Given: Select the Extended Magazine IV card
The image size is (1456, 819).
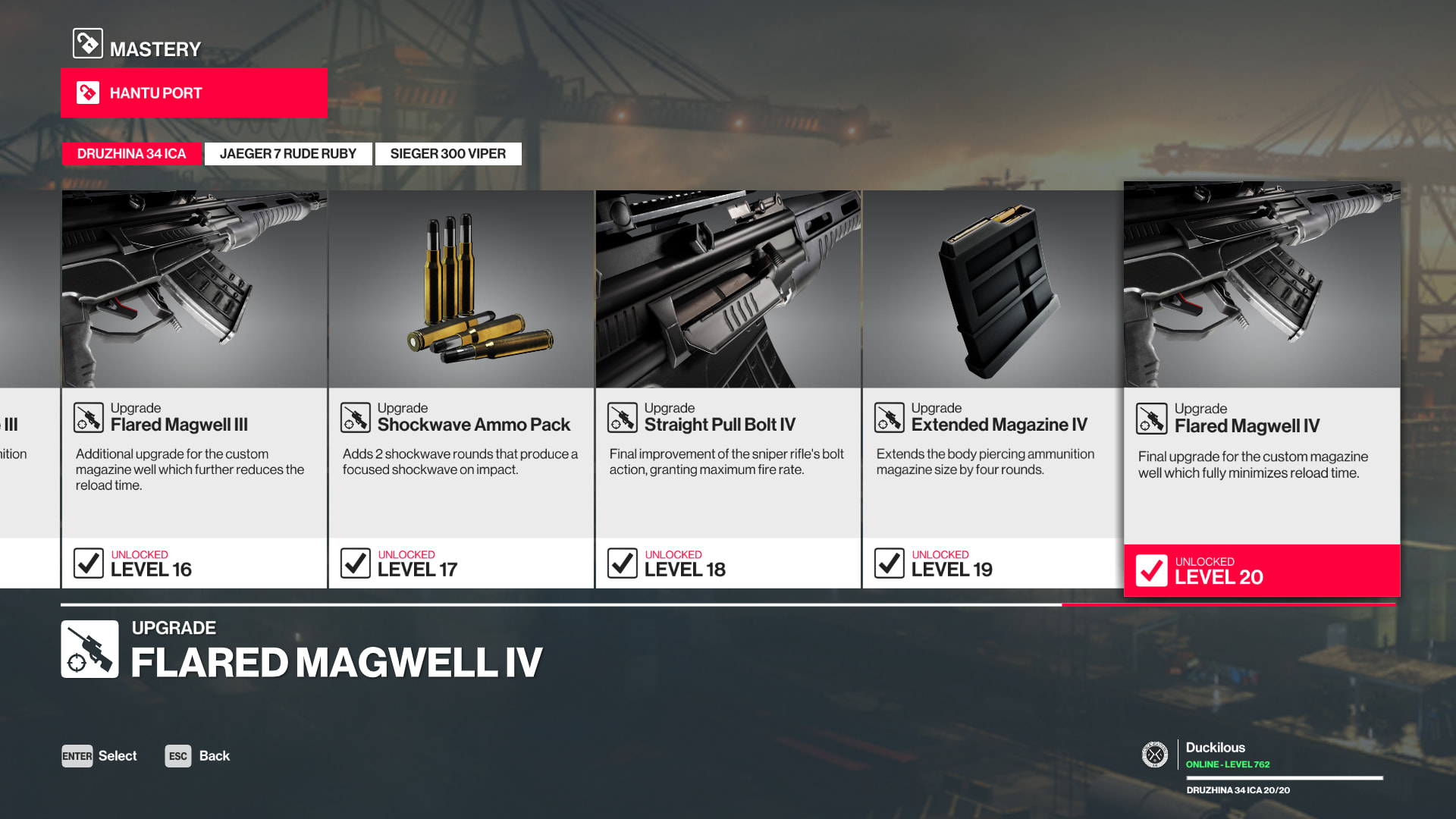Looking at the screenshot, I should (993, 388).
